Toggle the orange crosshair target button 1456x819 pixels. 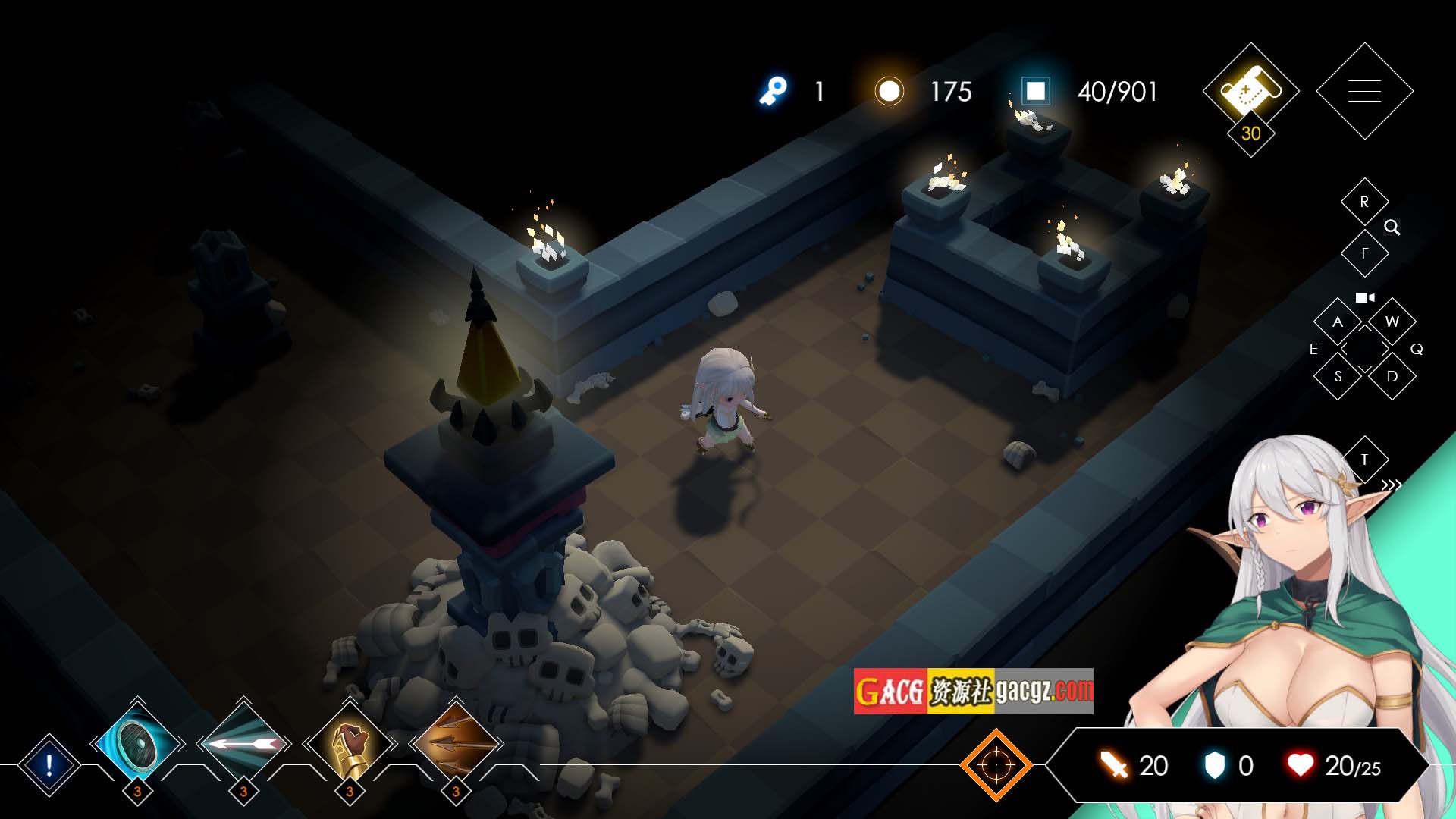(996, 765)
